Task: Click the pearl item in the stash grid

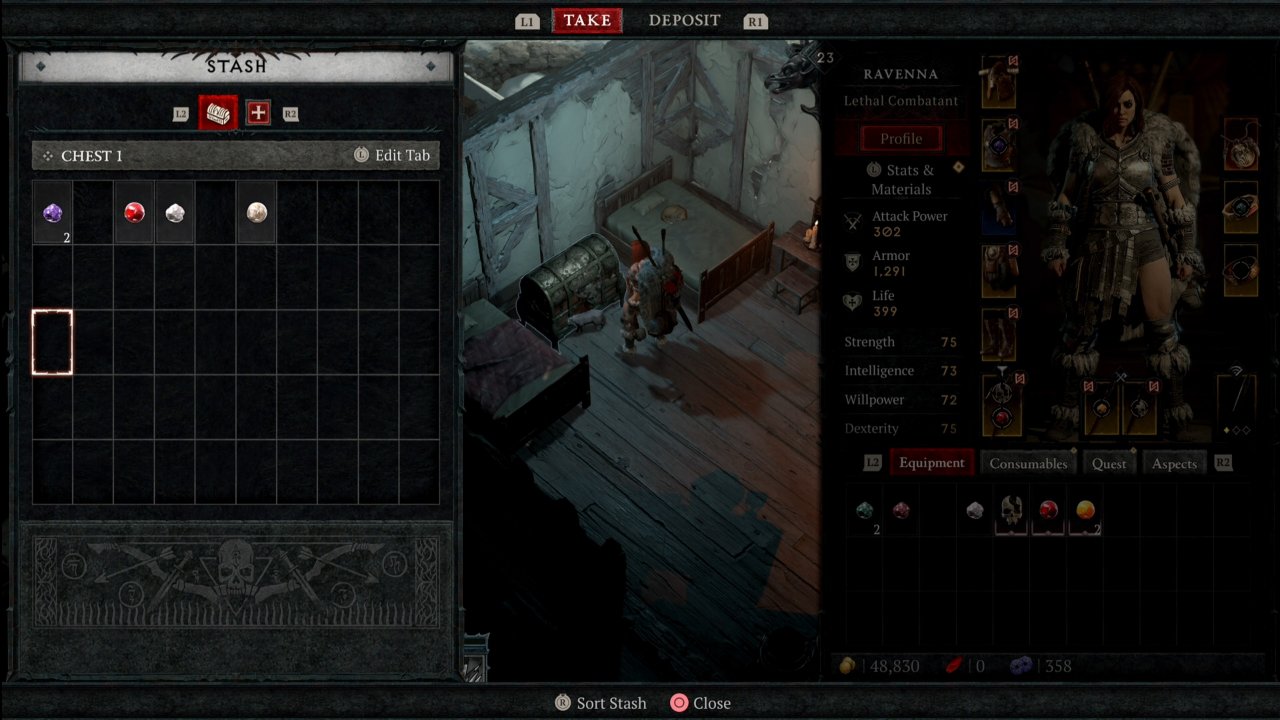Action: (255, 211)
